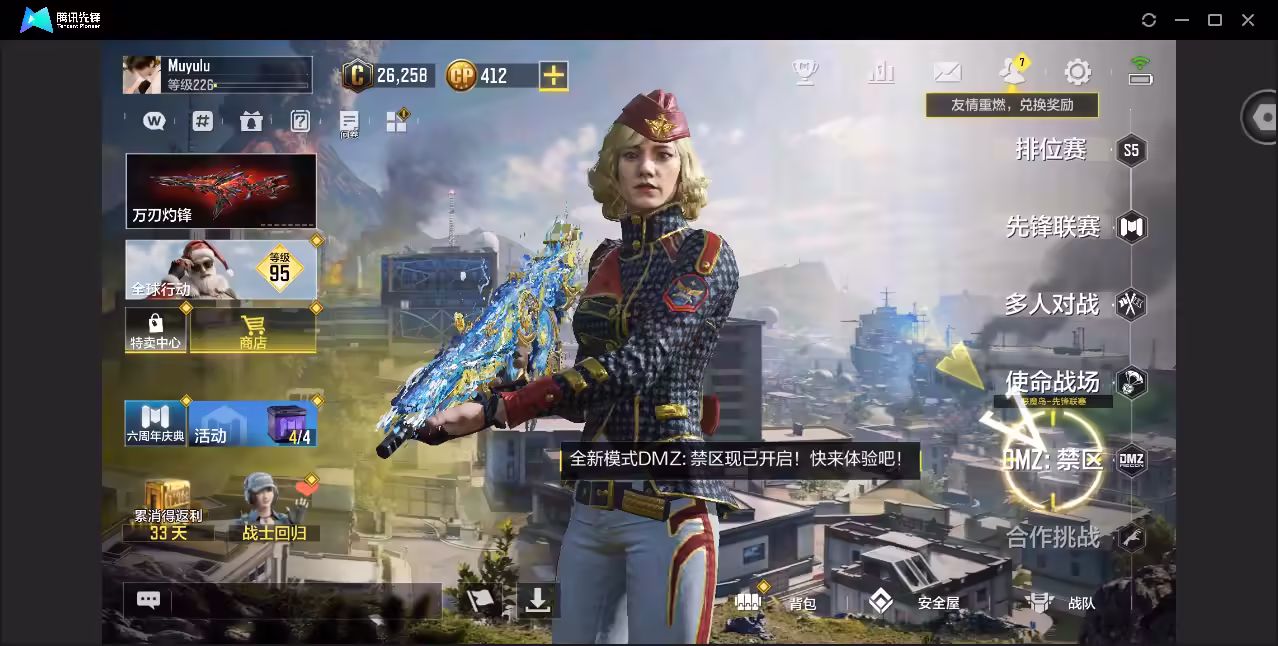Viewport: 1278px width, 646px height.
Task: Open the 背包 loadout
Action: [777, 602]
